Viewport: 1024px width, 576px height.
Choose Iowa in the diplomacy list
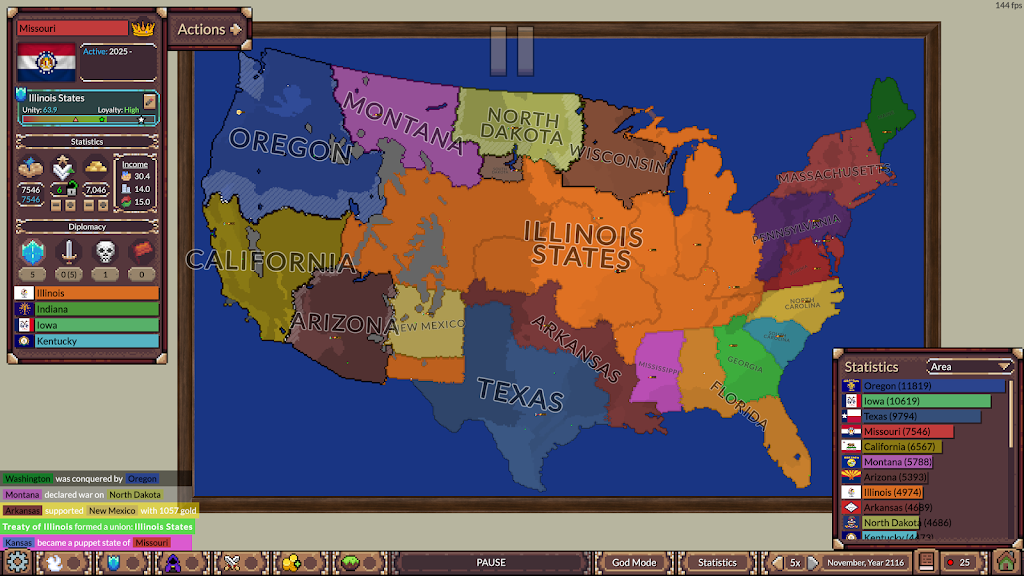tap(86, 325)
